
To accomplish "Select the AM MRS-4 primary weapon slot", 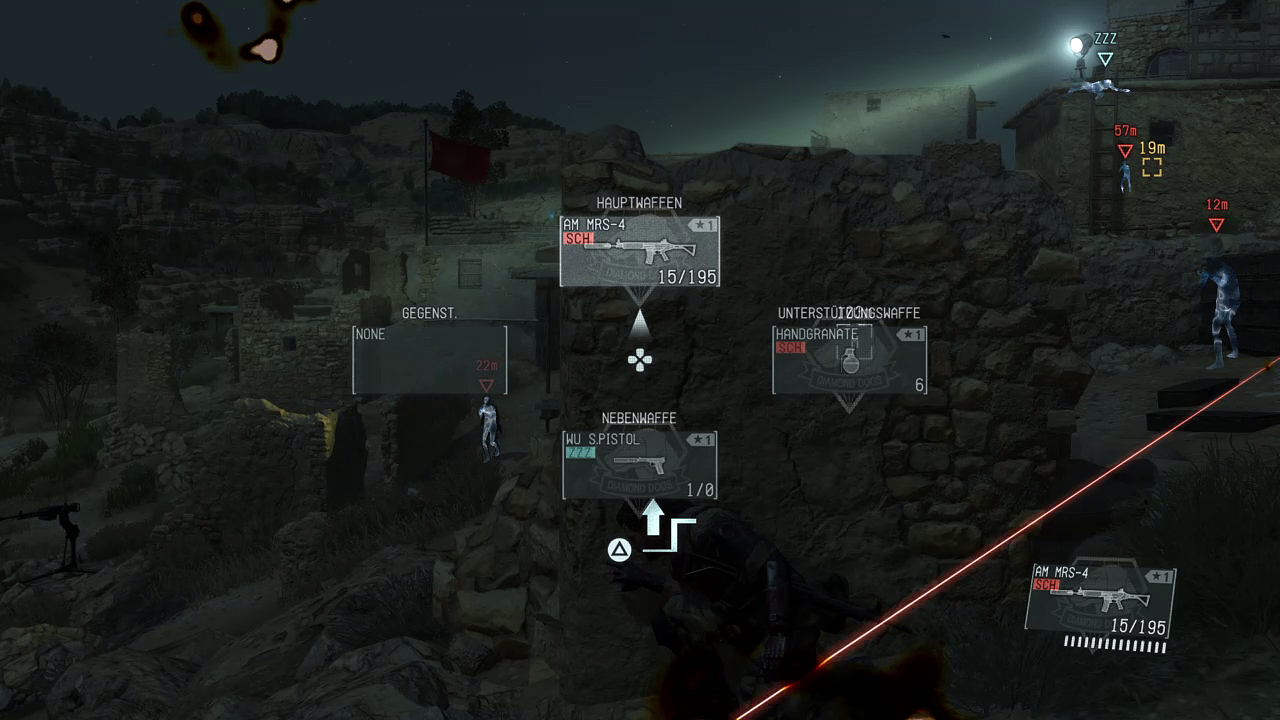I will pyautogui.click(x=639, y=251).
